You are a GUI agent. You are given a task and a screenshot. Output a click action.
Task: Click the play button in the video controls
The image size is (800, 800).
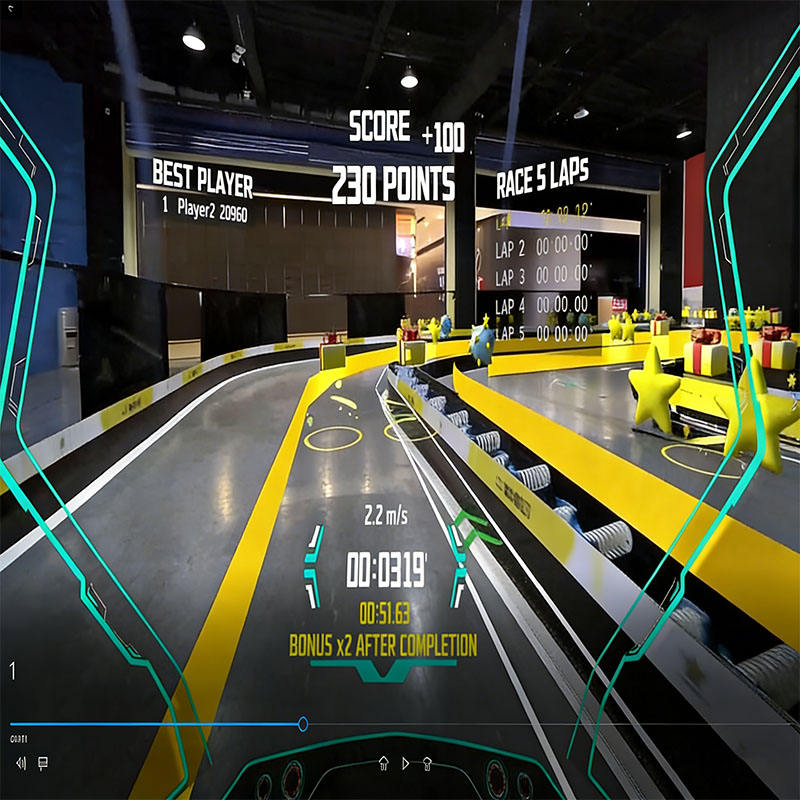coord(405,763)
